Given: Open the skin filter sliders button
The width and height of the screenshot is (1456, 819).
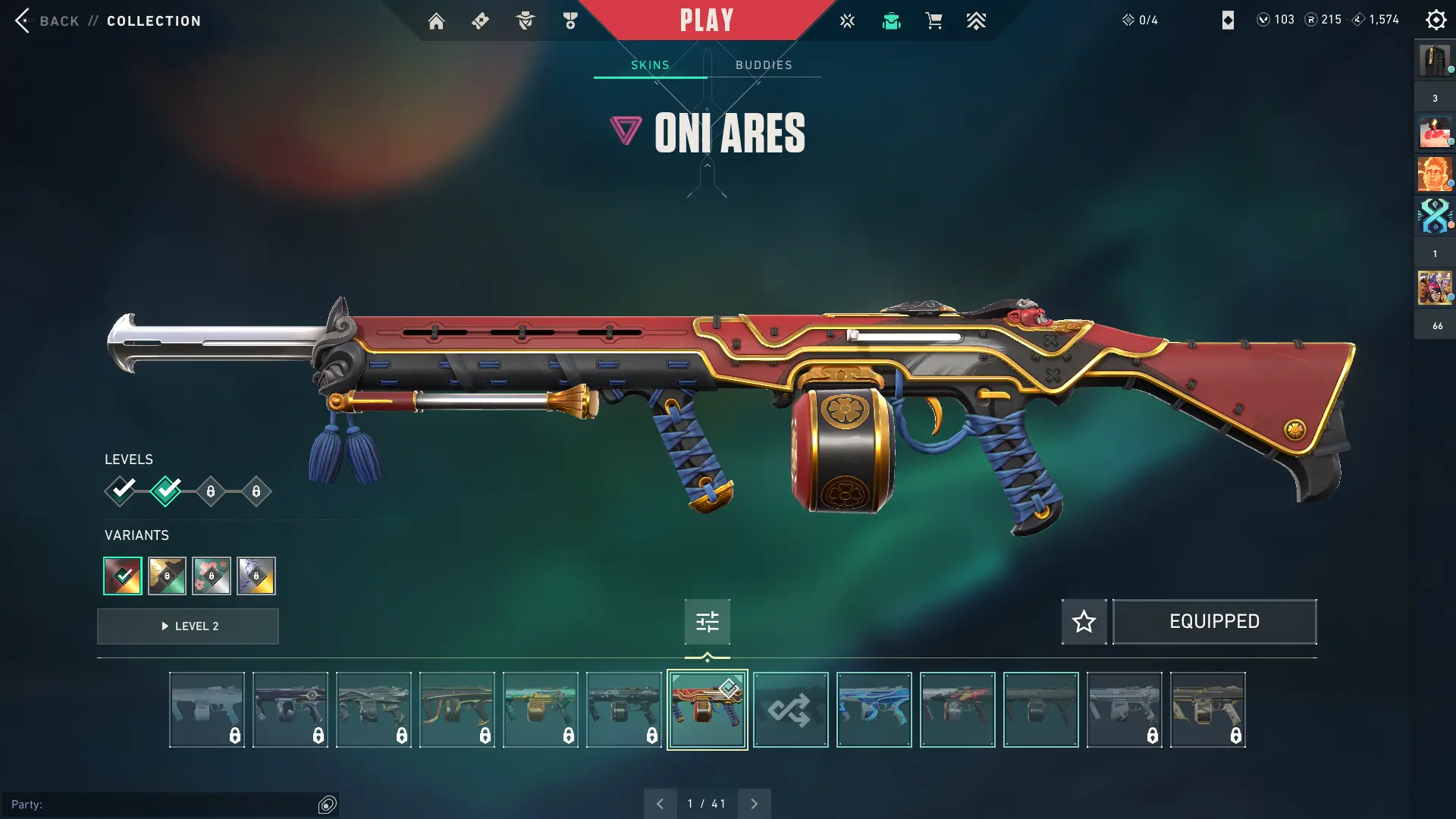Looking at the screenshot, I should pos(707,622).
